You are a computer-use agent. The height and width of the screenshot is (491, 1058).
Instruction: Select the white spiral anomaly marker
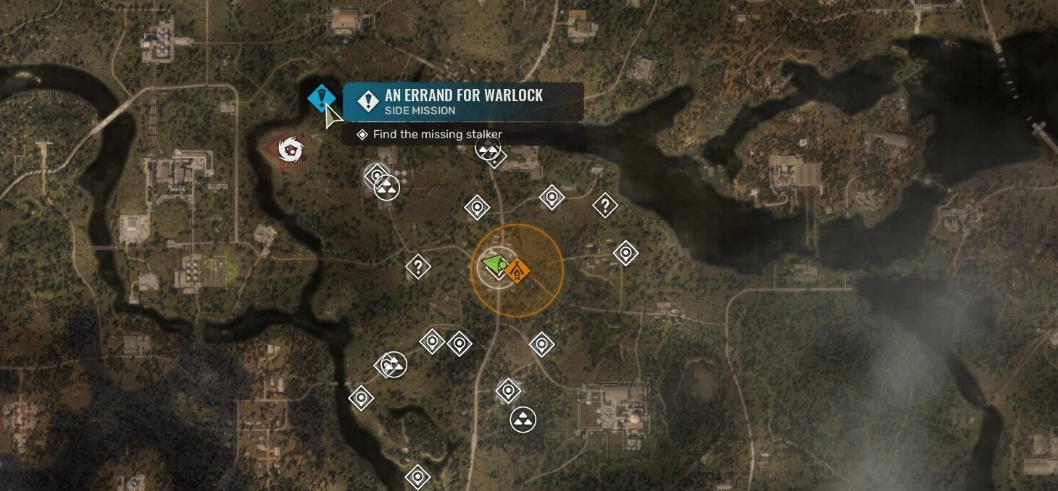[290, 150]
